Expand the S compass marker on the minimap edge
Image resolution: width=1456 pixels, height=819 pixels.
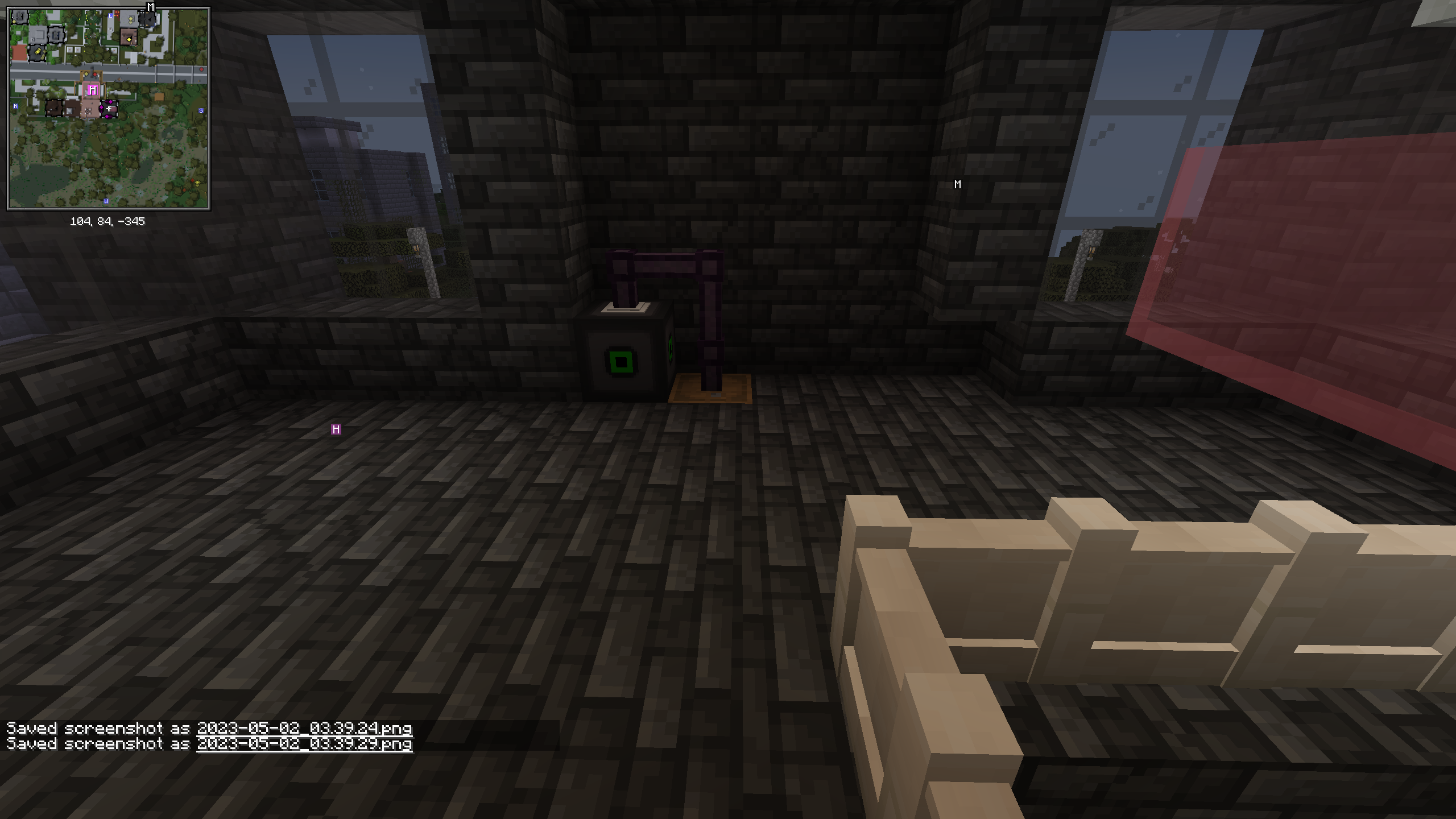point(201,111)
